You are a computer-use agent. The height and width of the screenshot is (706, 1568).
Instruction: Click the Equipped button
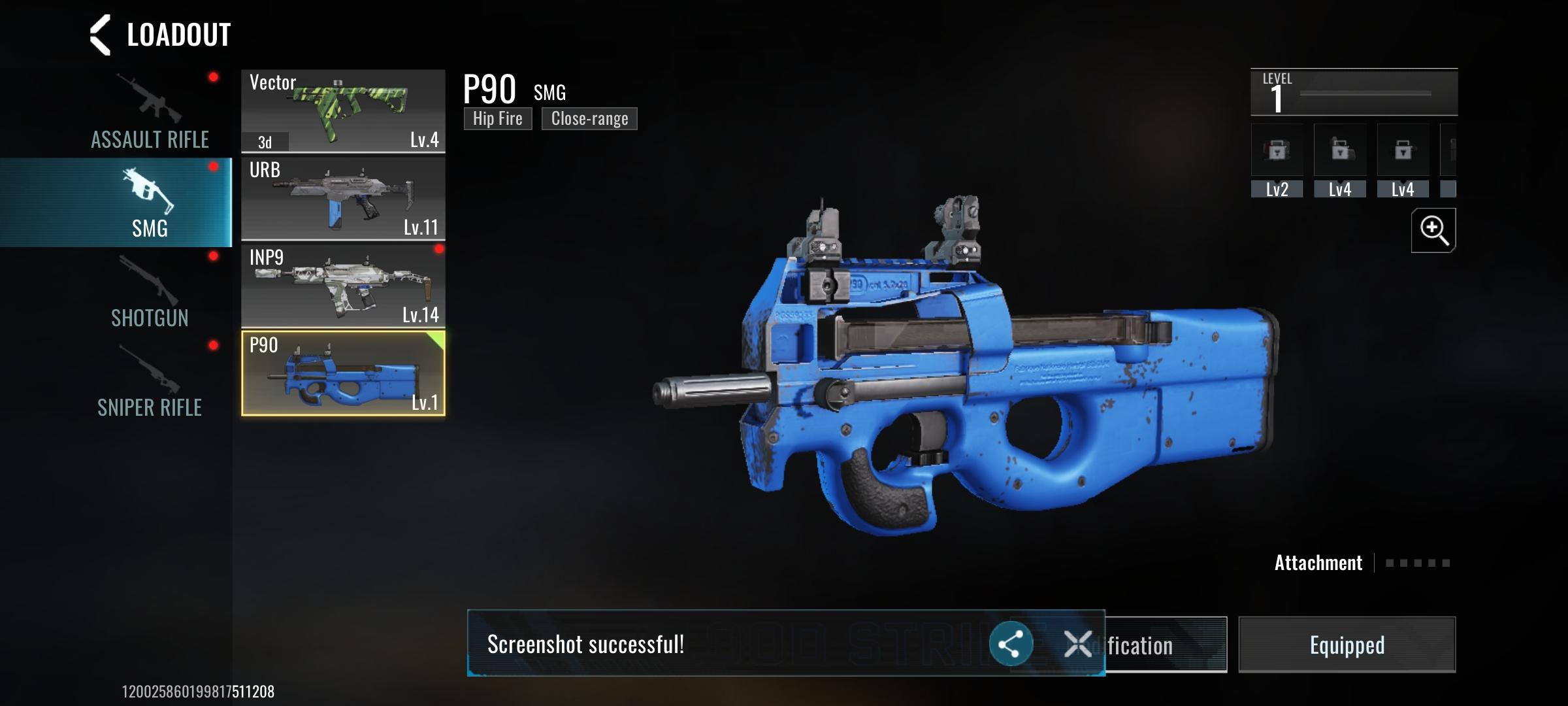tap(1347, 645)
